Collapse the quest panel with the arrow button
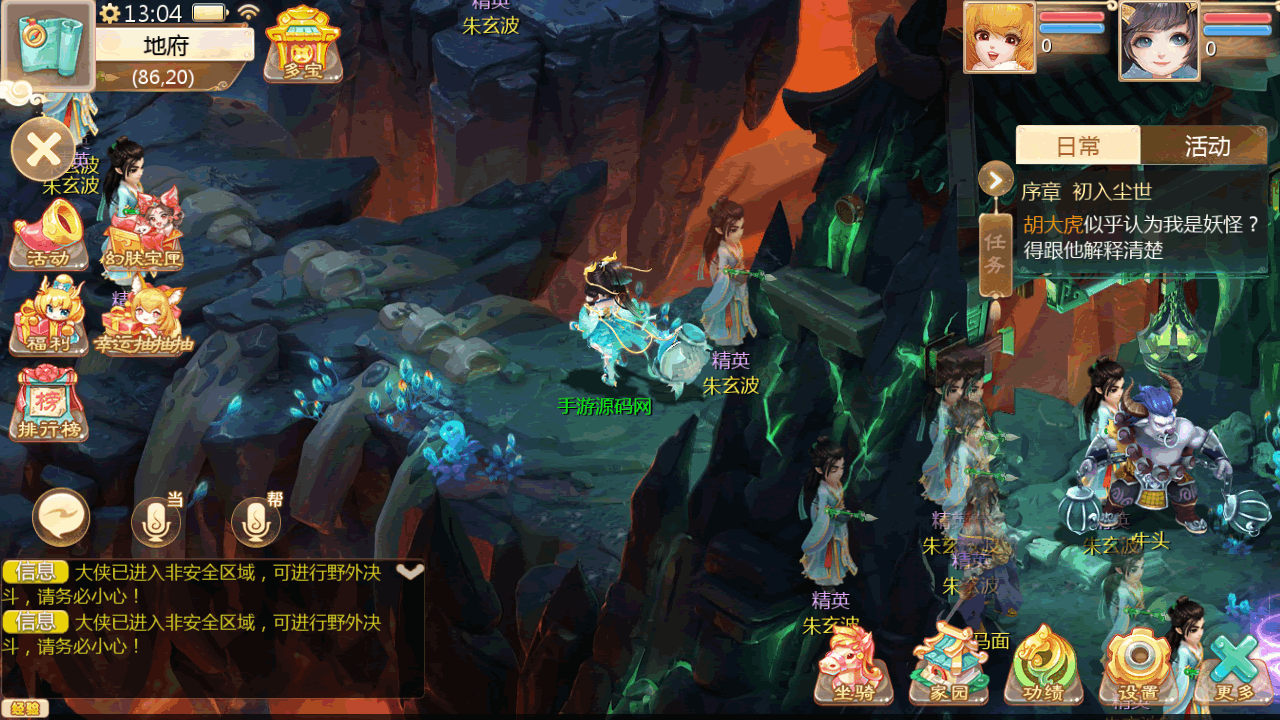Viewport: 1280px width, 720px height. click(996, 180)
